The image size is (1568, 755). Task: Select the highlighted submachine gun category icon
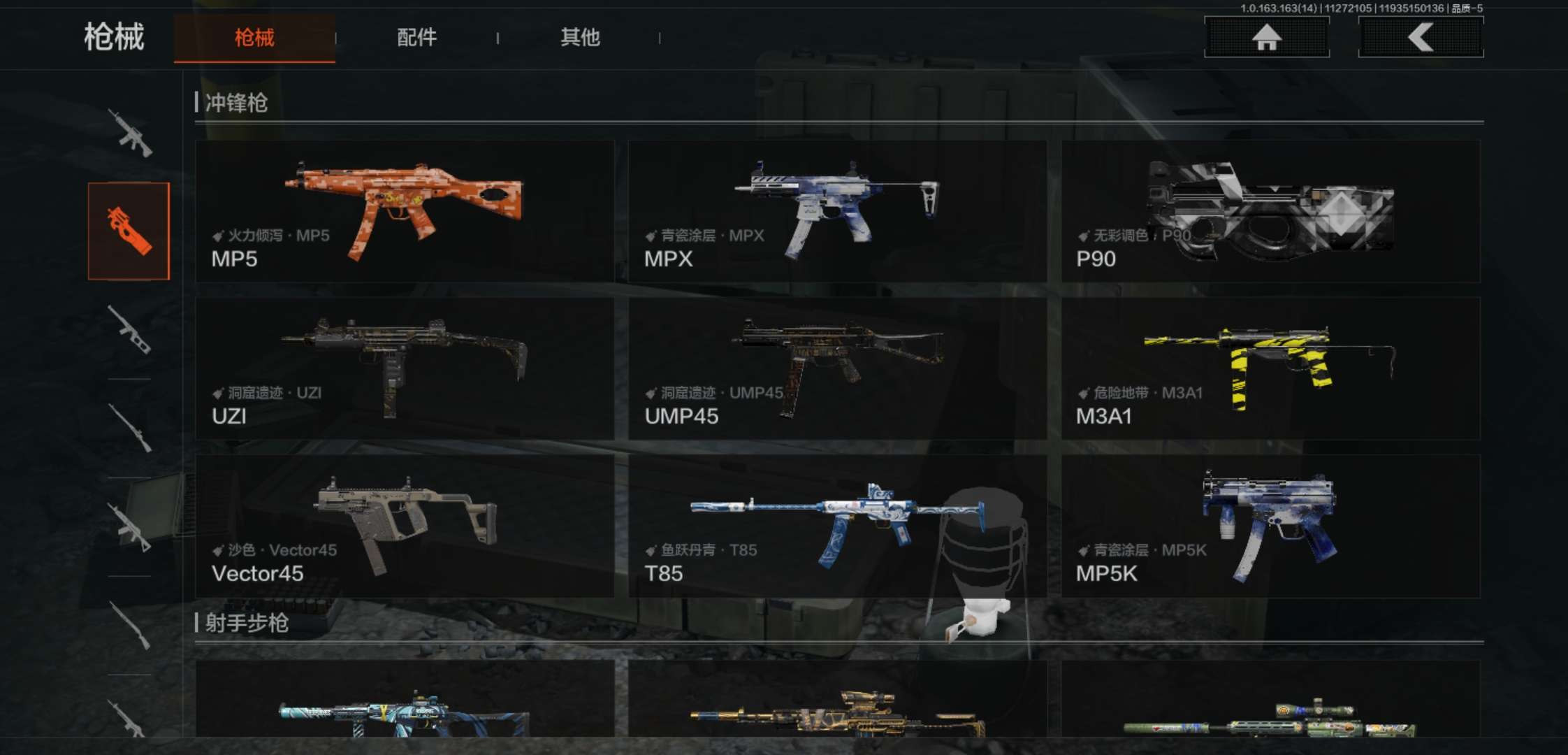(129, 231)
